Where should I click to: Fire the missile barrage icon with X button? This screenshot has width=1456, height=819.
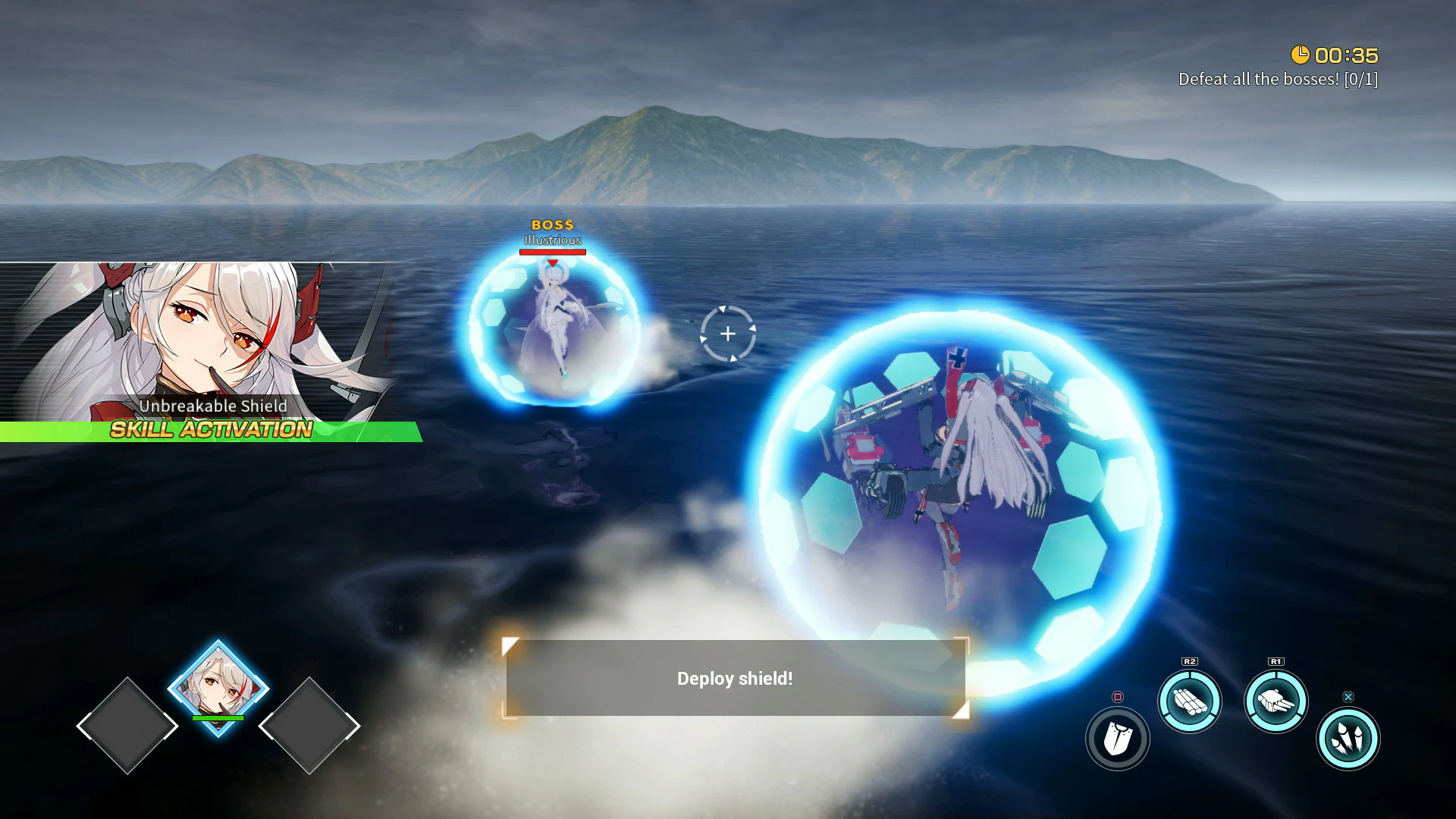[x=1348, y=738]
